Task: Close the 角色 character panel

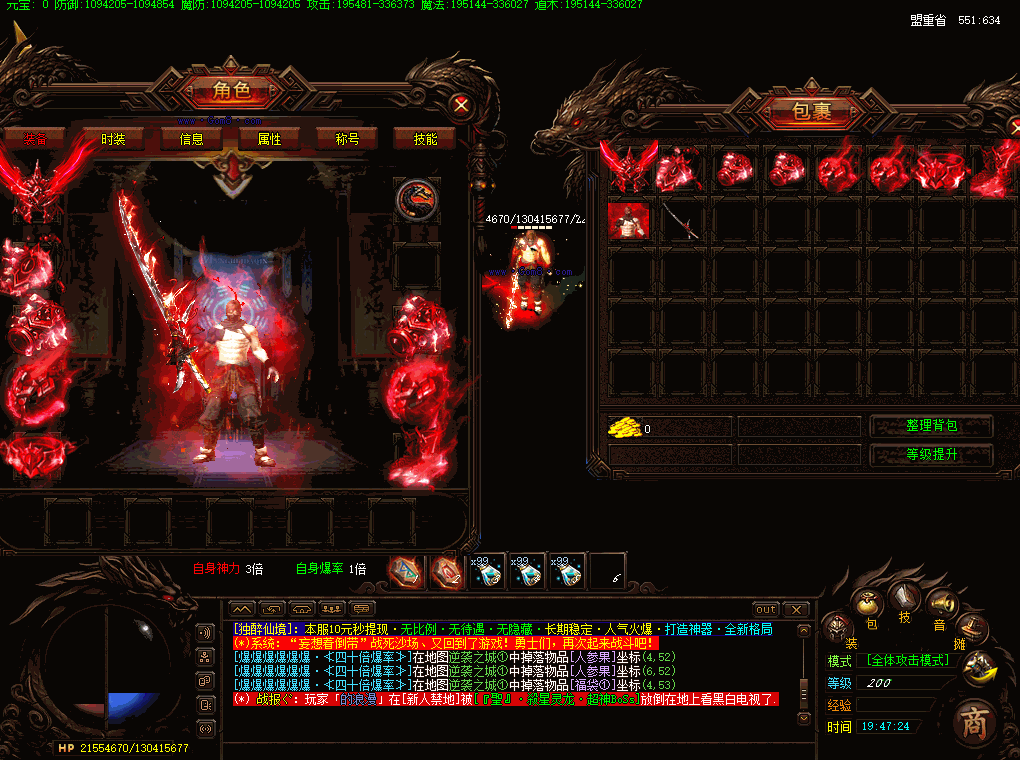Action: point(460,104)
